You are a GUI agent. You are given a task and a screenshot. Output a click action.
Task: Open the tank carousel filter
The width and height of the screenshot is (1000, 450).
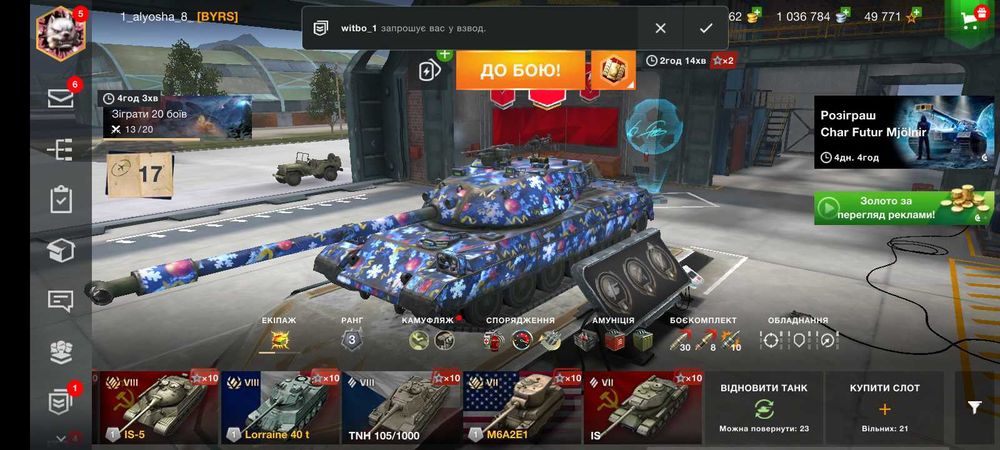point(975,407)
